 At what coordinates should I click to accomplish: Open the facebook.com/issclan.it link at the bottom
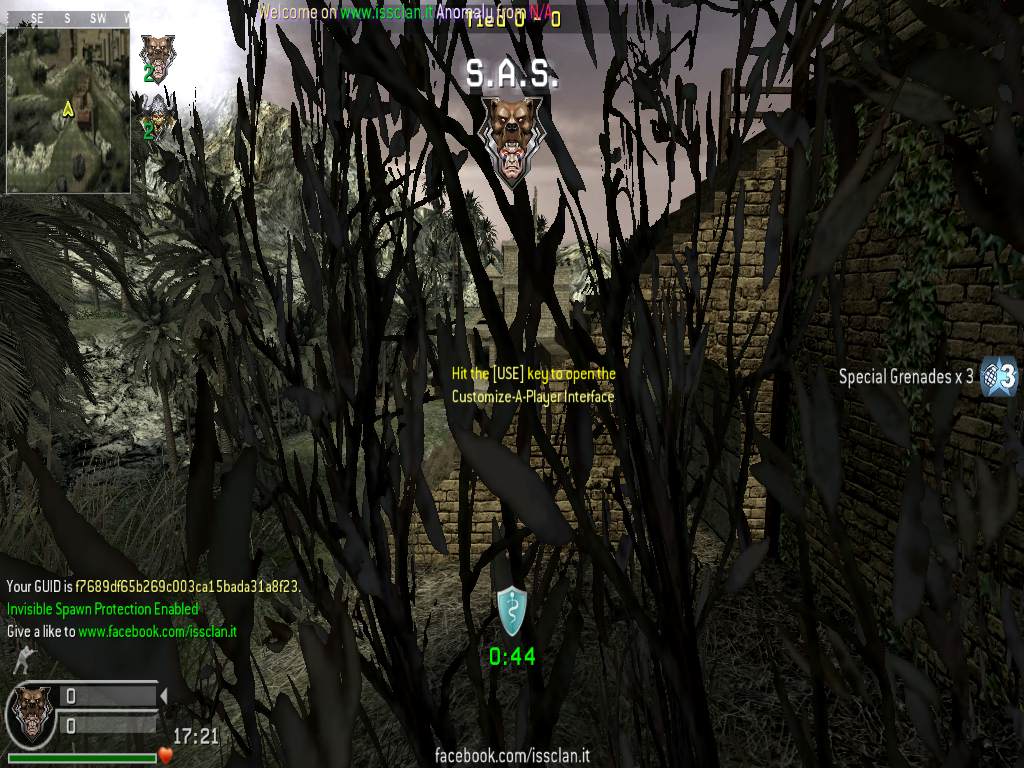pyautogui.click(x=512, y=756)
